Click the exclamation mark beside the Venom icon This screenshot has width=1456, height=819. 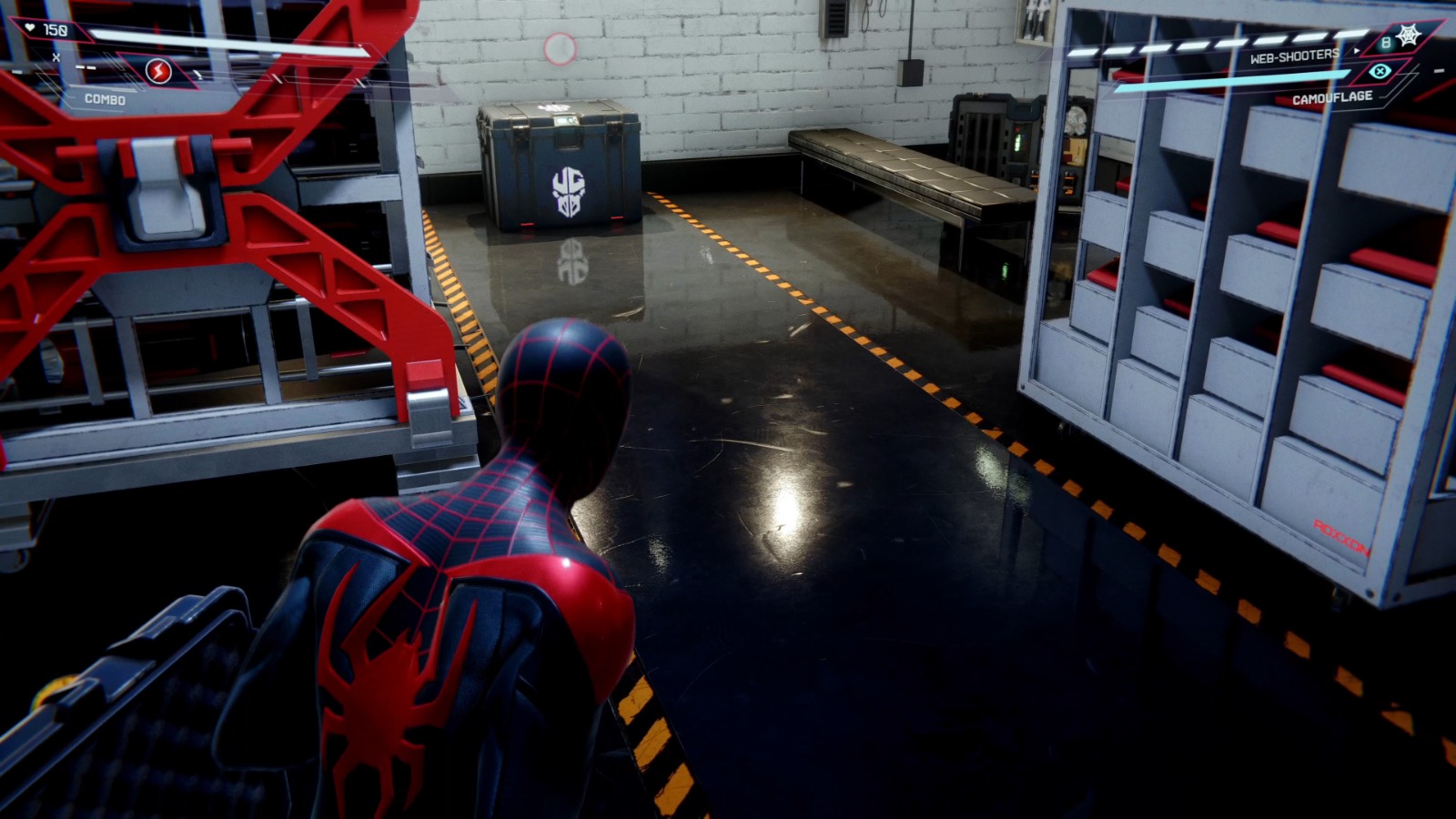(199, 75)
